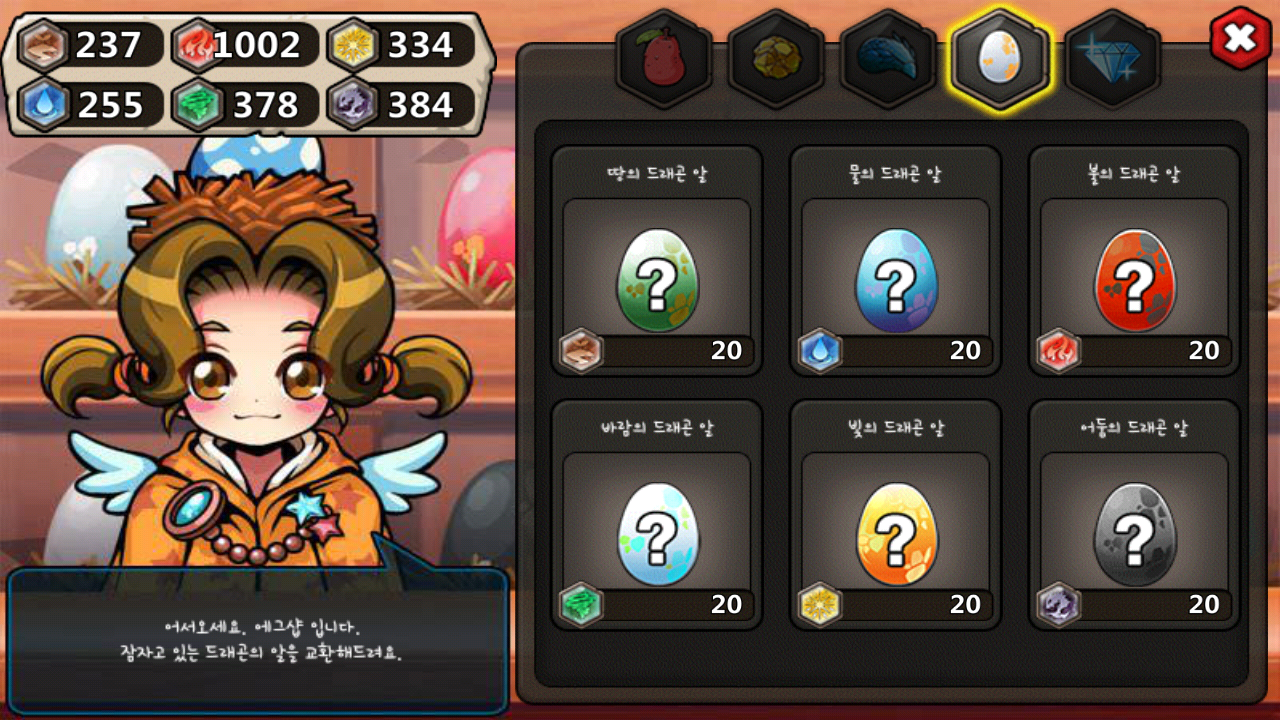Select the wind dragon egg

pyautogui.click(x=656, y=535)
